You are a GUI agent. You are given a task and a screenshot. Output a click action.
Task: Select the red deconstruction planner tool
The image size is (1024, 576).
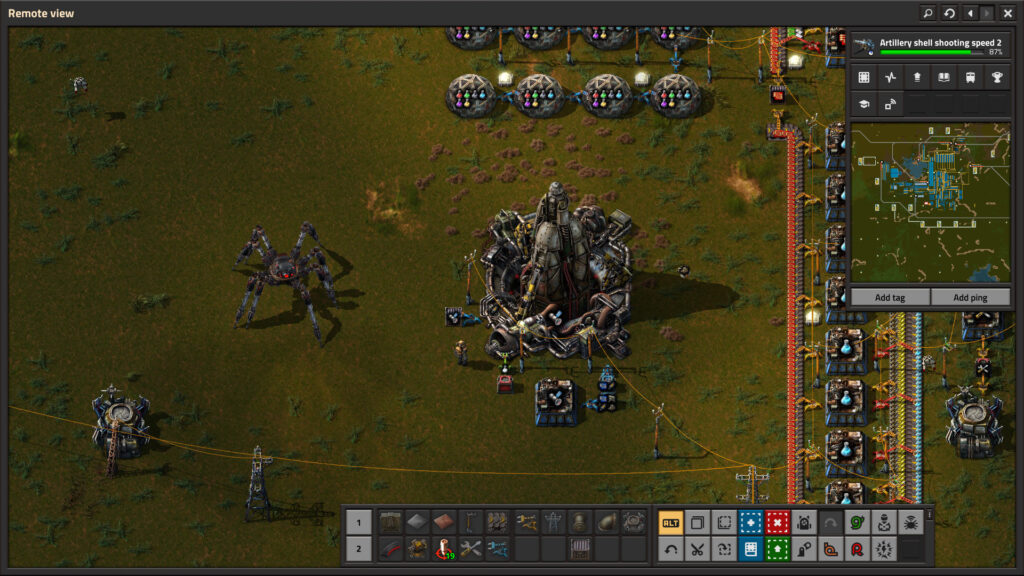tap(777, 522)
